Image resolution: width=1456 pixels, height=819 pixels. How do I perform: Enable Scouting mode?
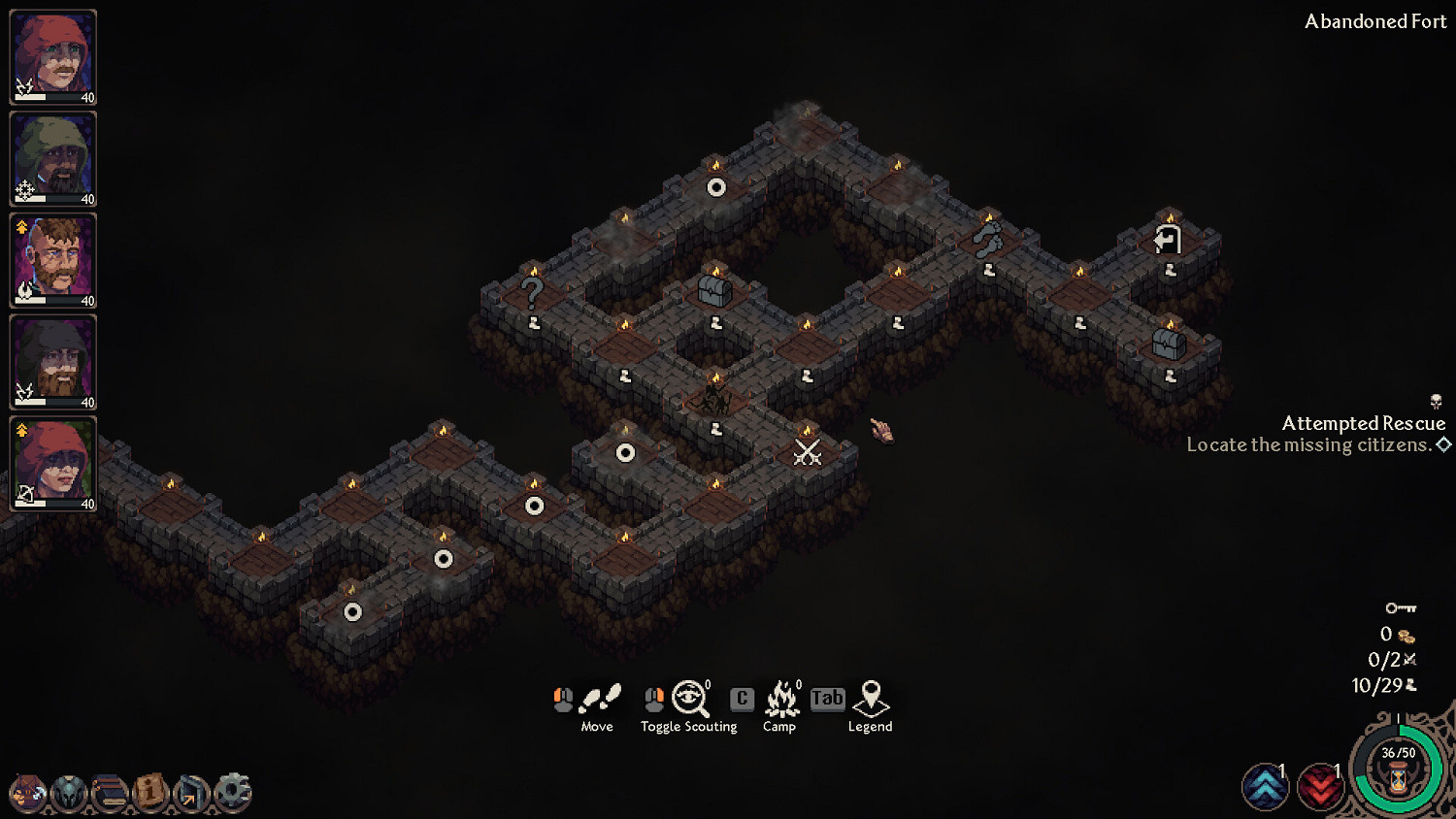click(688, 697)
